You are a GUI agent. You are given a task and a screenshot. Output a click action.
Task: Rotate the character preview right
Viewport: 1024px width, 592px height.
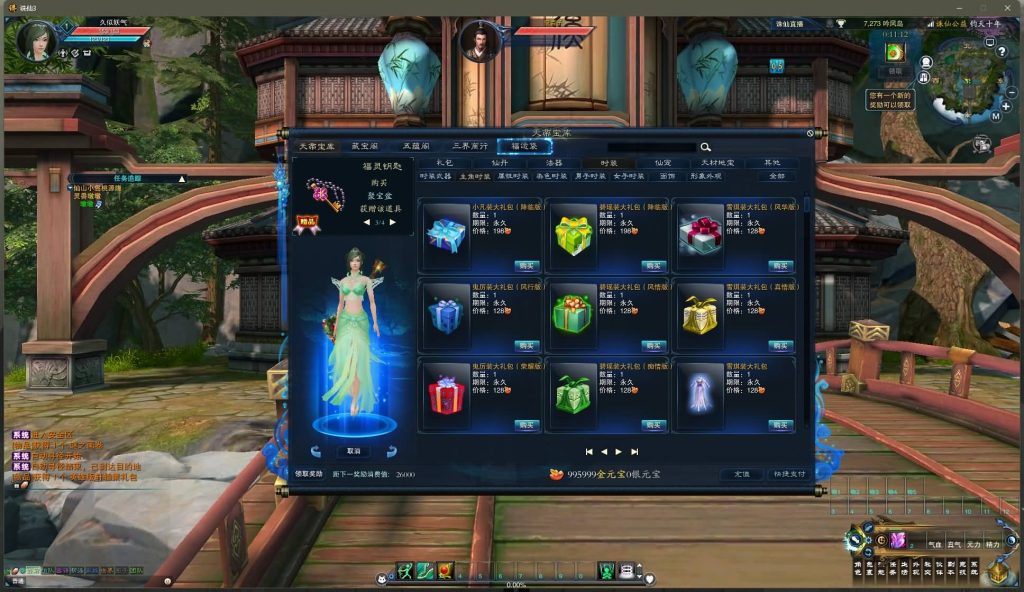(x=391, y=452)
